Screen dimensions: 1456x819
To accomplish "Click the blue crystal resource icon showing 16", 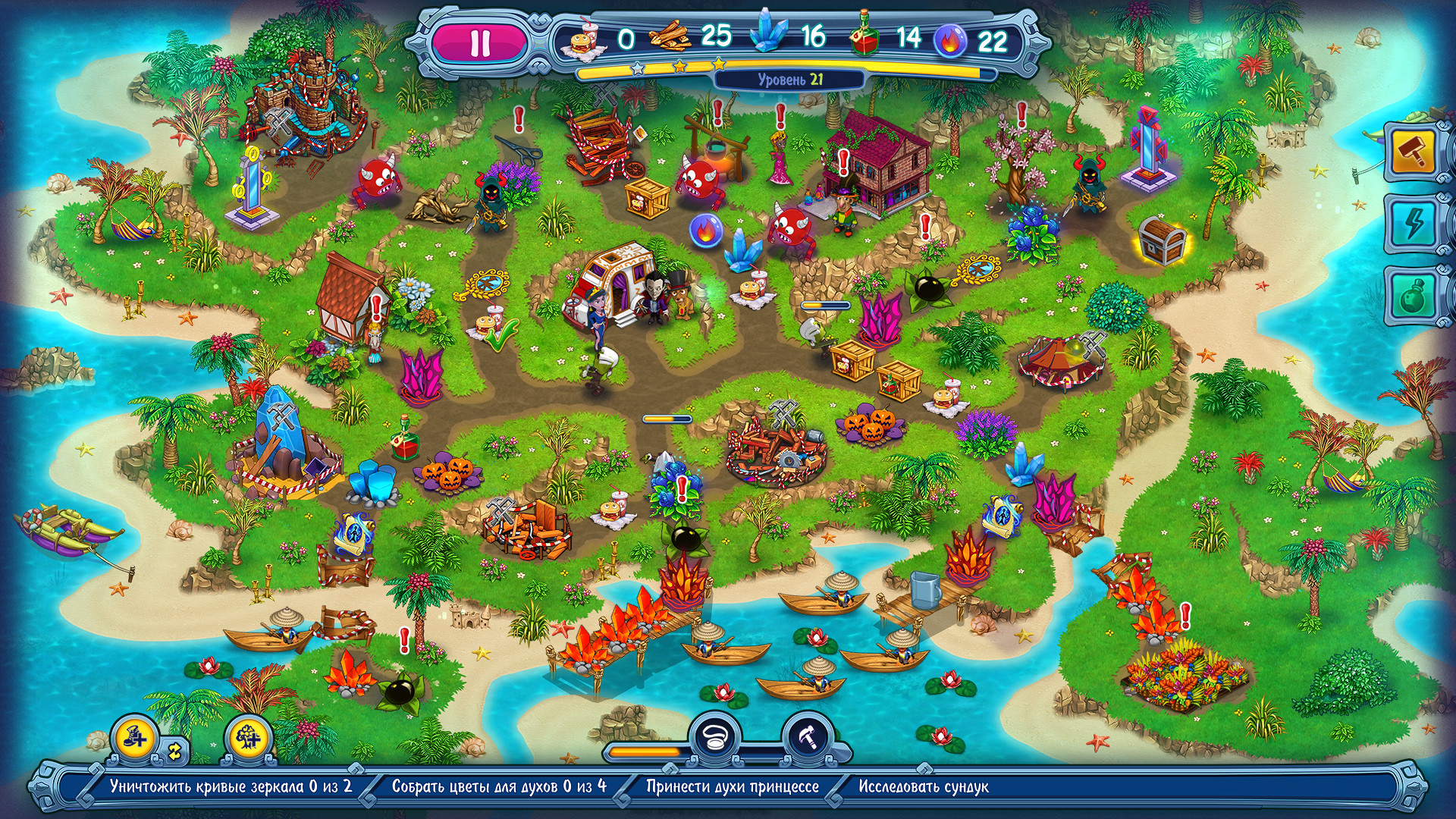I will 767,34.
